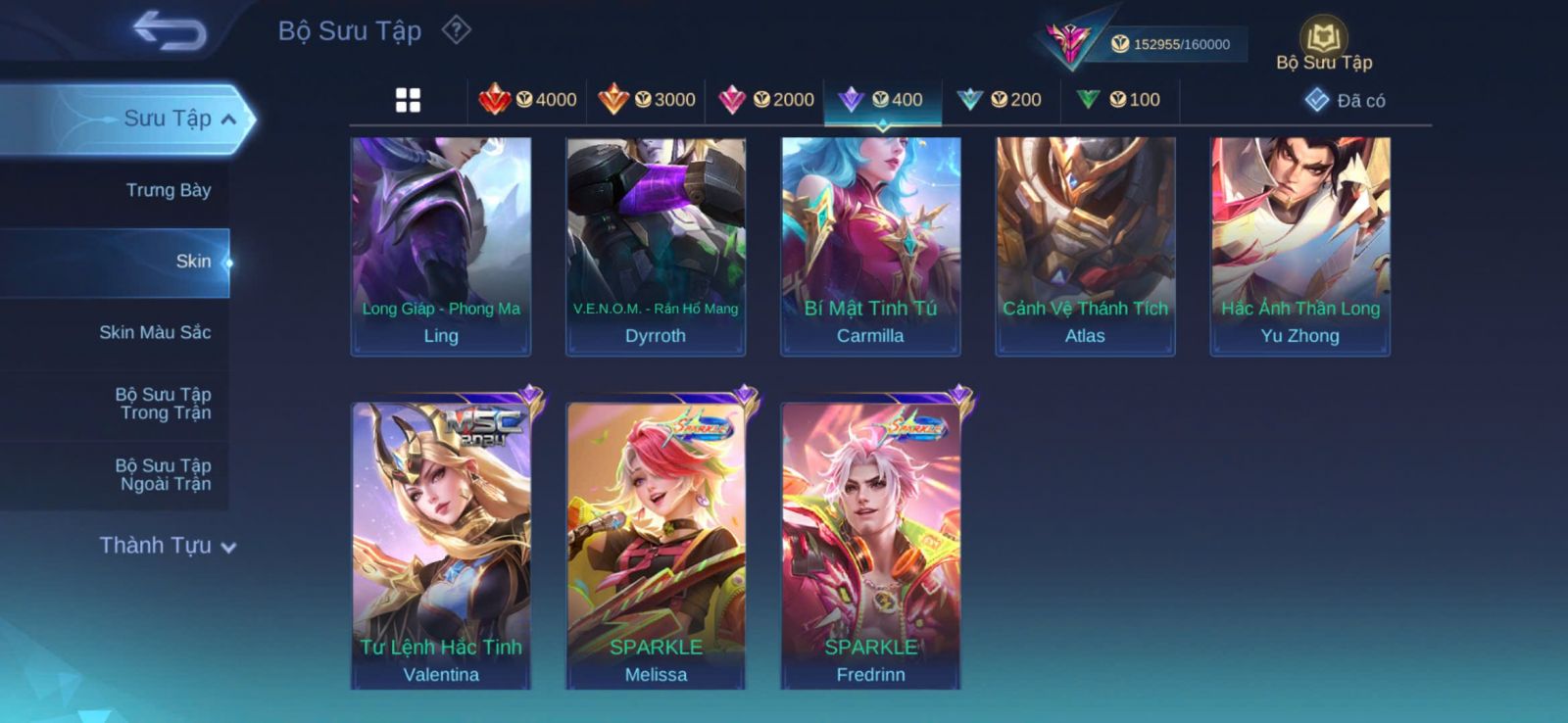Viewport: 1568px width, 723px height.
Task: Switch to the 3000 points tab
Action: (x=647, y=100)
